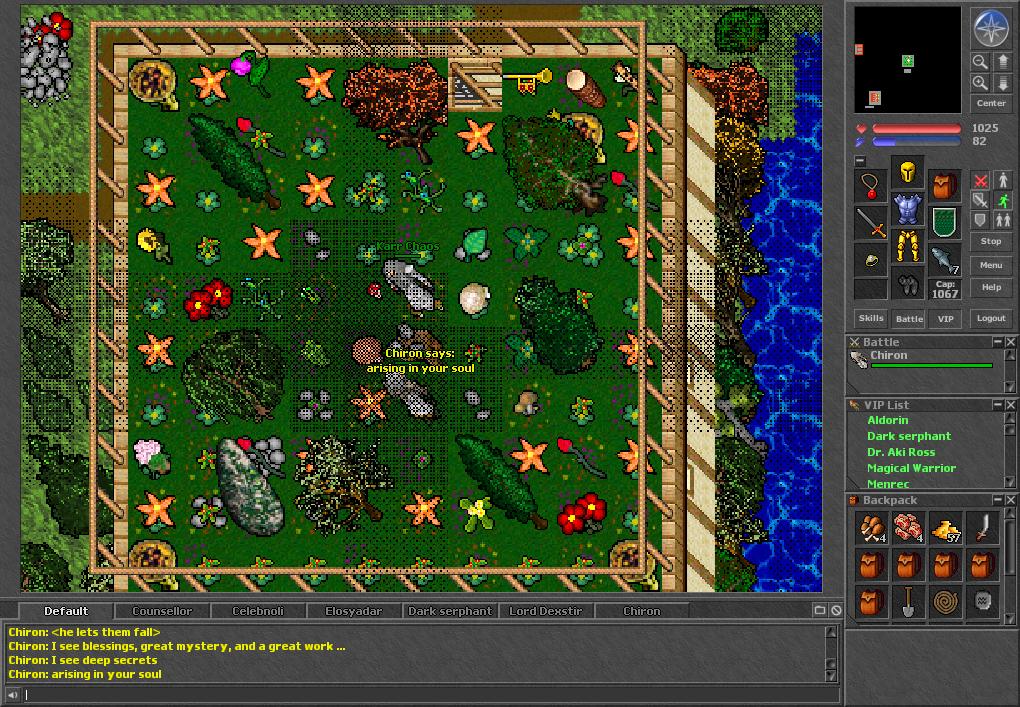This screenshot has height=707, width=1020.
Task: Close the Backpack window
Action: (1010, 500)
